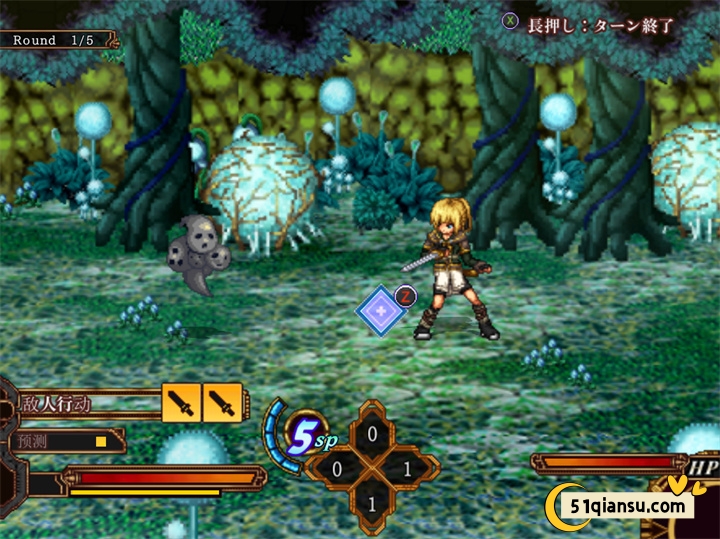The height and width of the screenshot is (539, 720).
Task: Open the 51qiansu.com watermark link
Action: pyautogui.click(x=629, y=505)
